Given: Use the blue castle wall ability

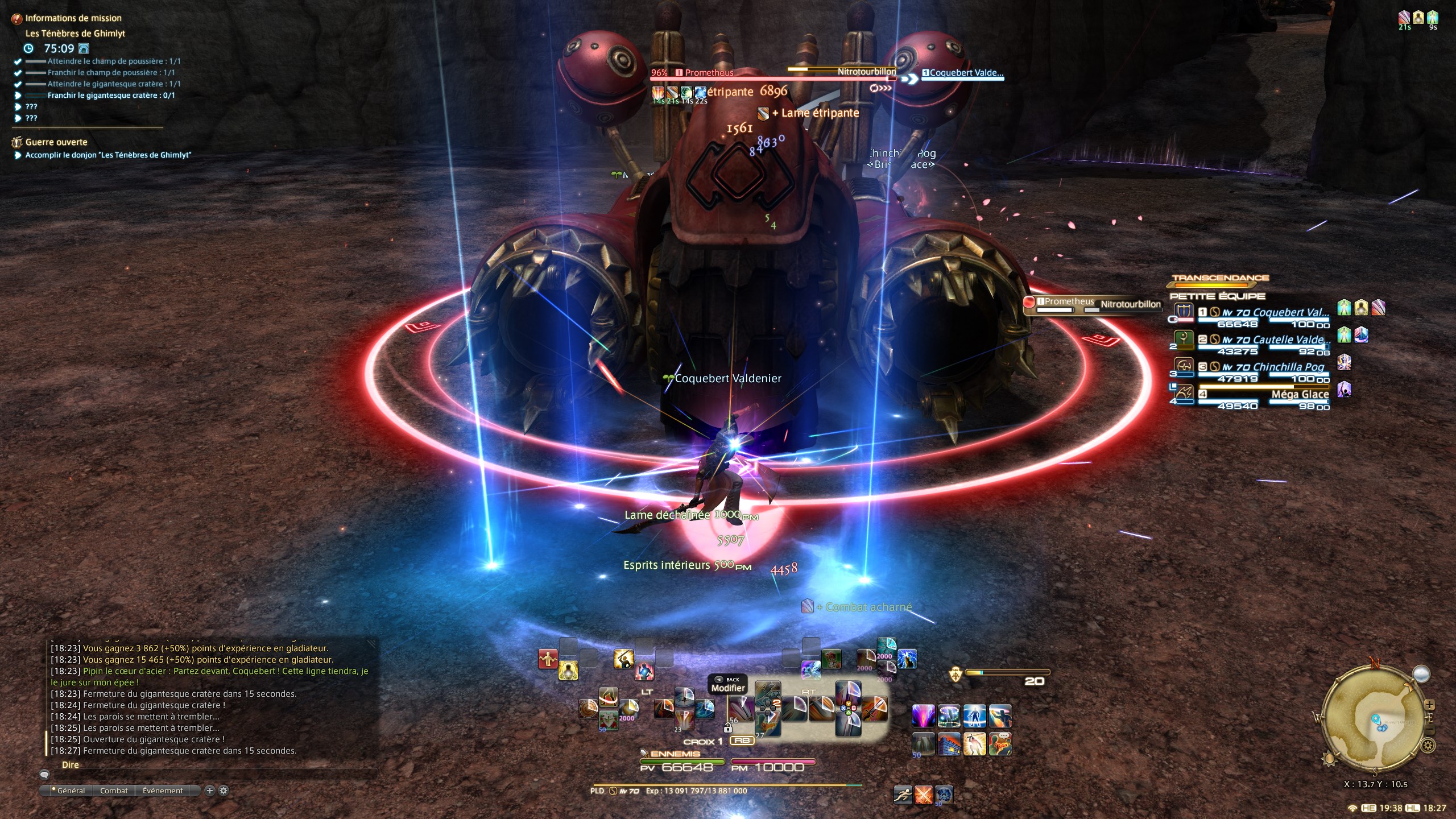Looking at the screenshot, I should tap(949, 744).
